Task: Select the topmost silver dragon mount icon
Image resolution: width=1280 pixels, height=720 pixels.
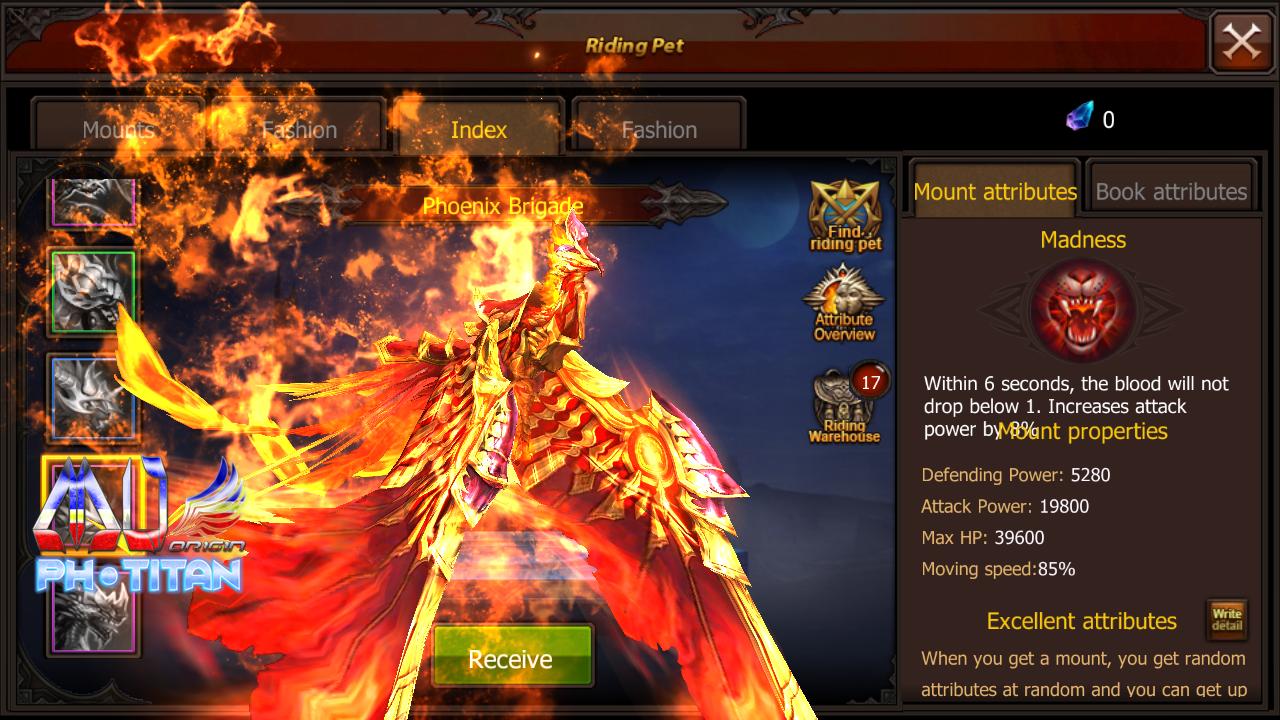Action: click(x=93, y=200)
